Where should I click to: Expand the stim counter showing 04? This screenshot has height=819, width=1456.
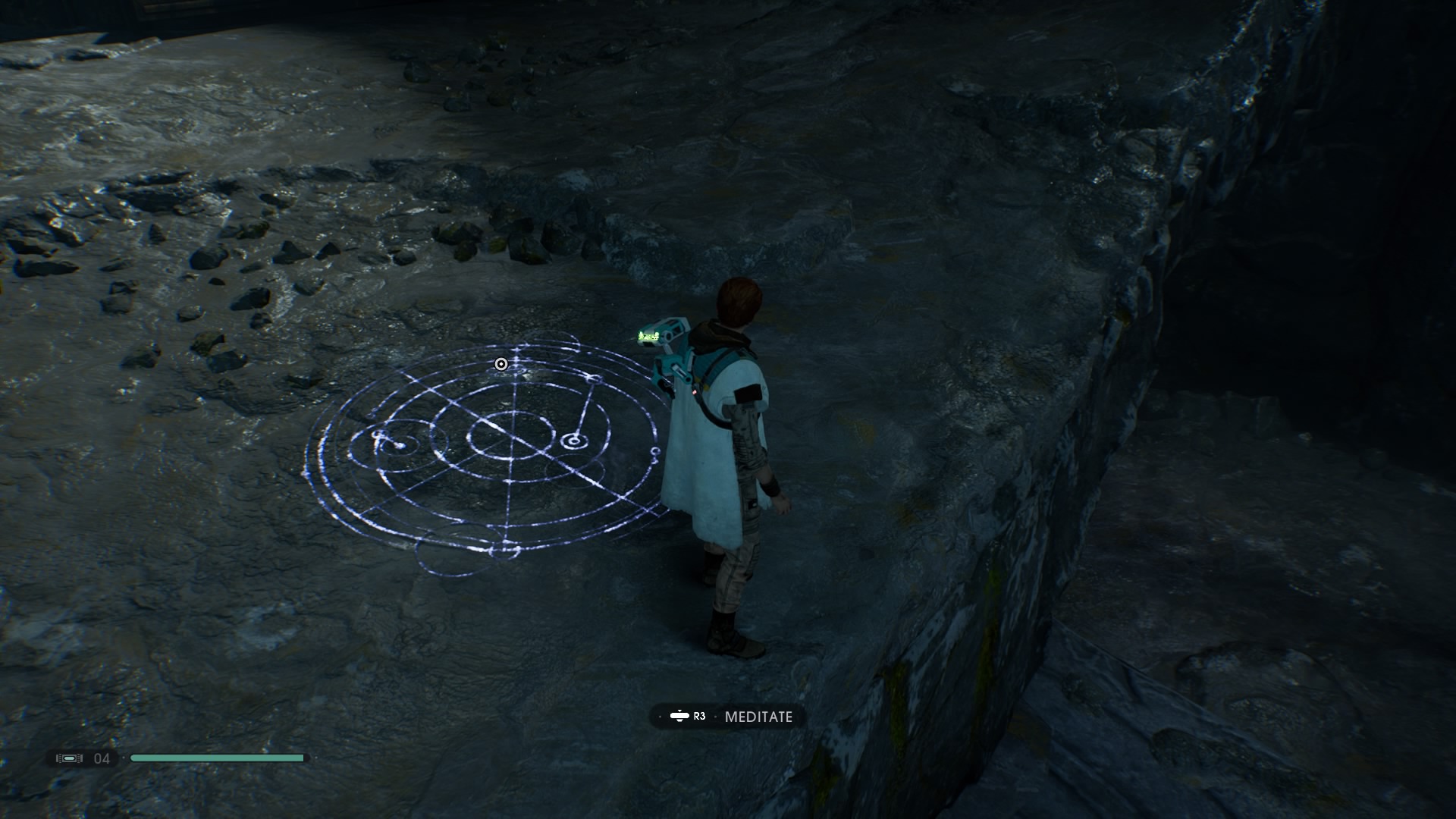click(x=102, y=758)
